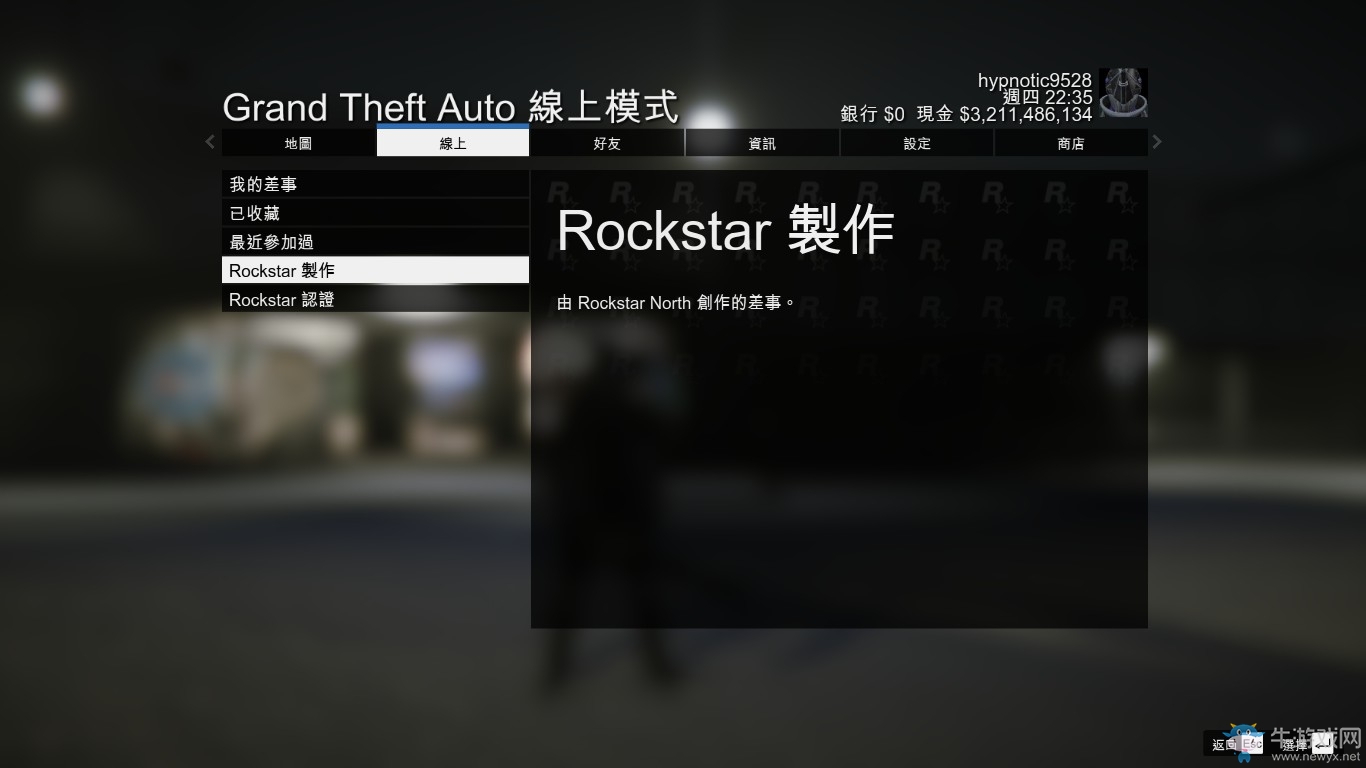The width and height of the screenshot is (1366, 768).
Task: Click the player avatar portrait top right
Action: point(1123,93)
